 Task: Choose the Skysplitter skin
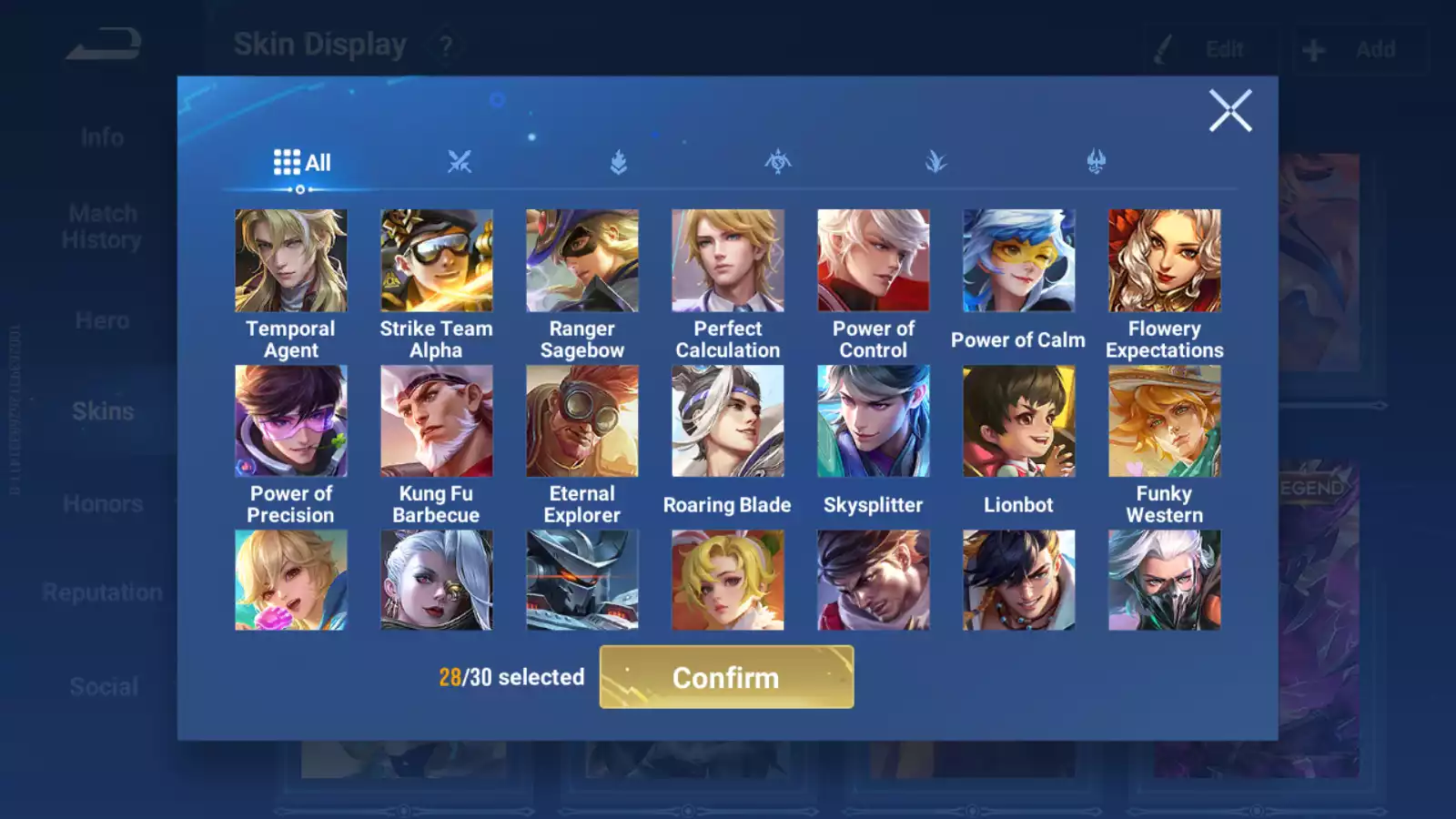coord(873,421)
